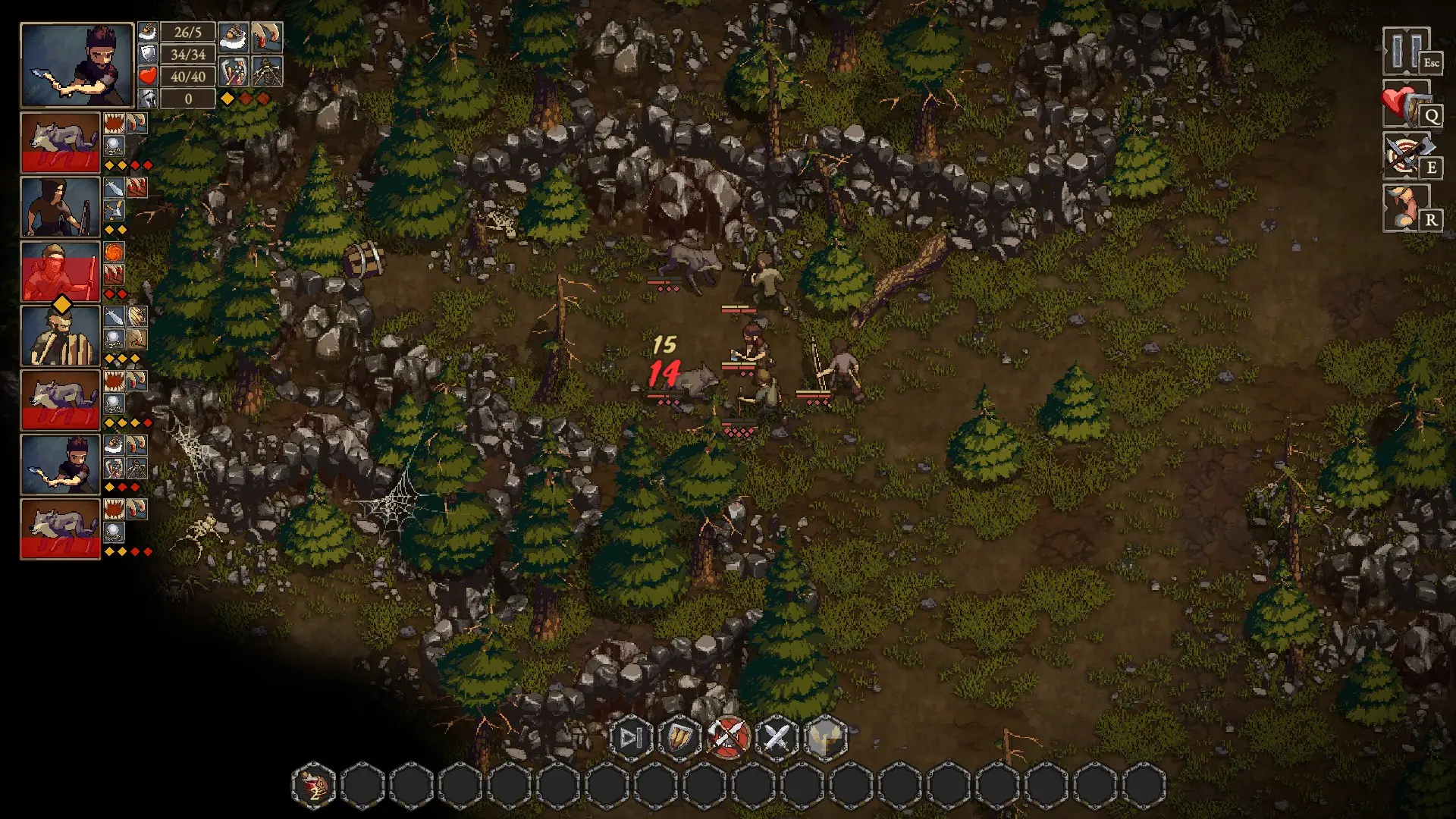Select the shield warrior portrait with yellow marker

click(61, 335)
